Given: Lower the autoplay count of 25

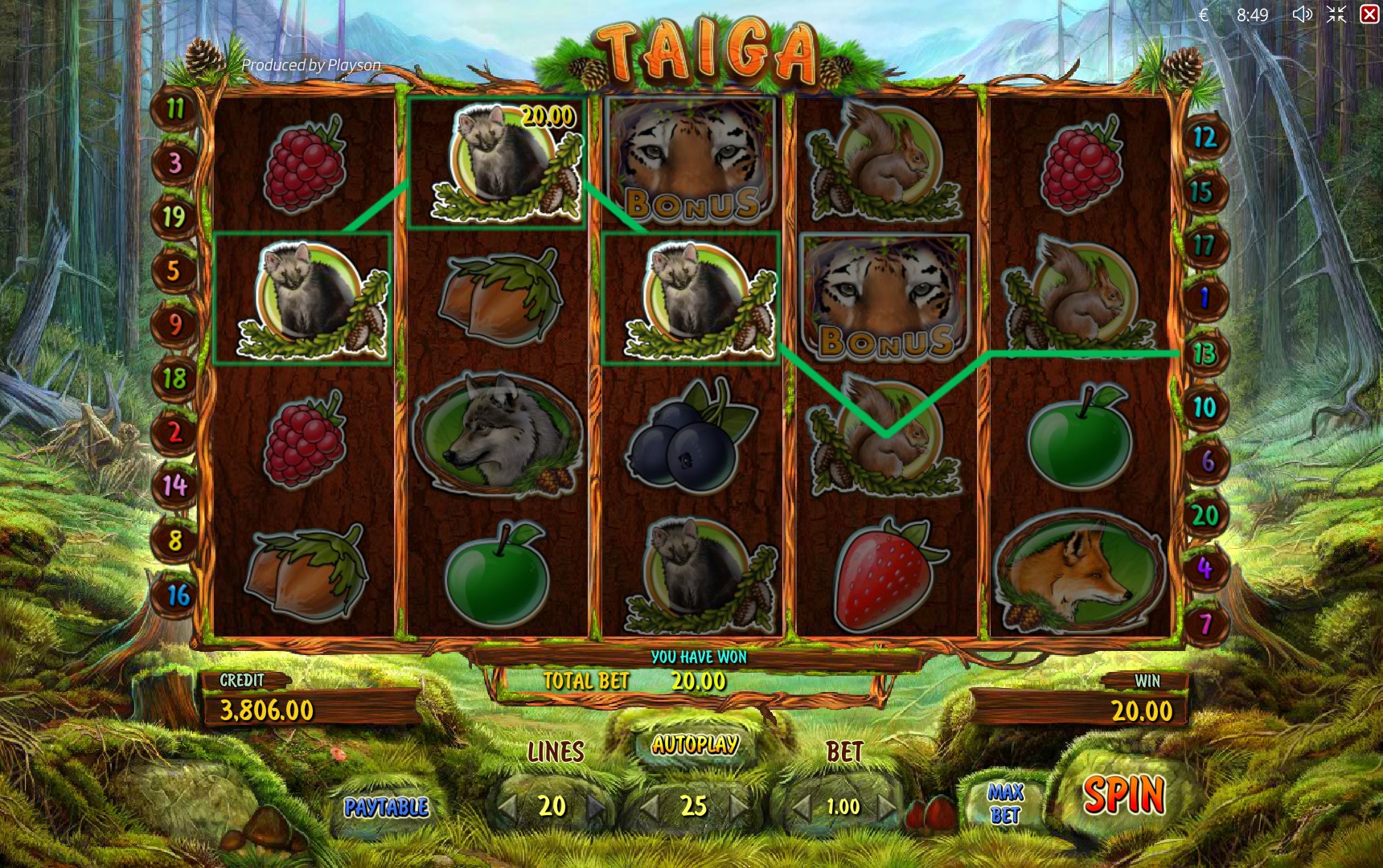Looking at the screenshot, I should tap(650, 806).
